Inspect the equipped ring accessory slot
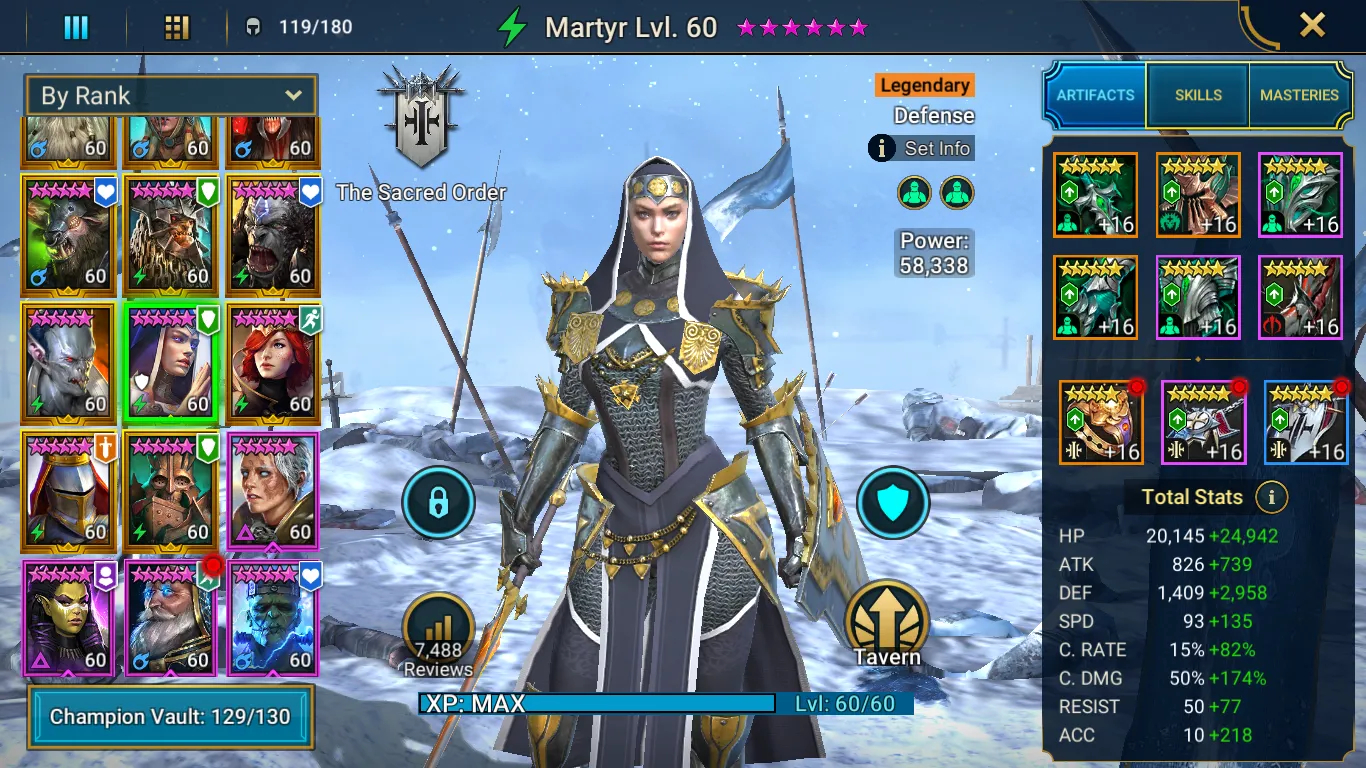The width and height of the screenshot is (1366, 768). click(1101, 423)
